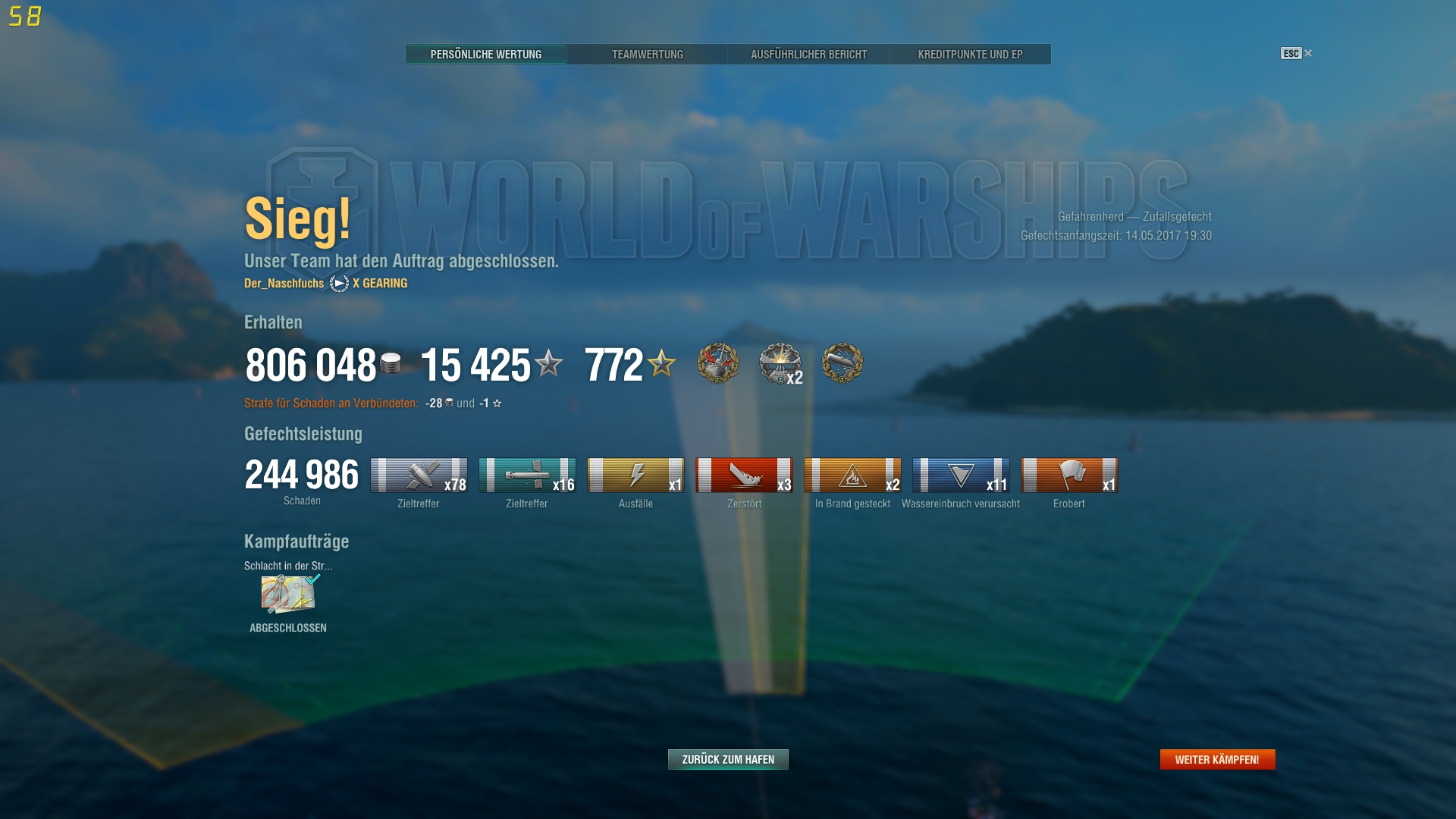Close the results screen with the X
This screenshot has width=1456, height=819.
tap(1307, 53)
